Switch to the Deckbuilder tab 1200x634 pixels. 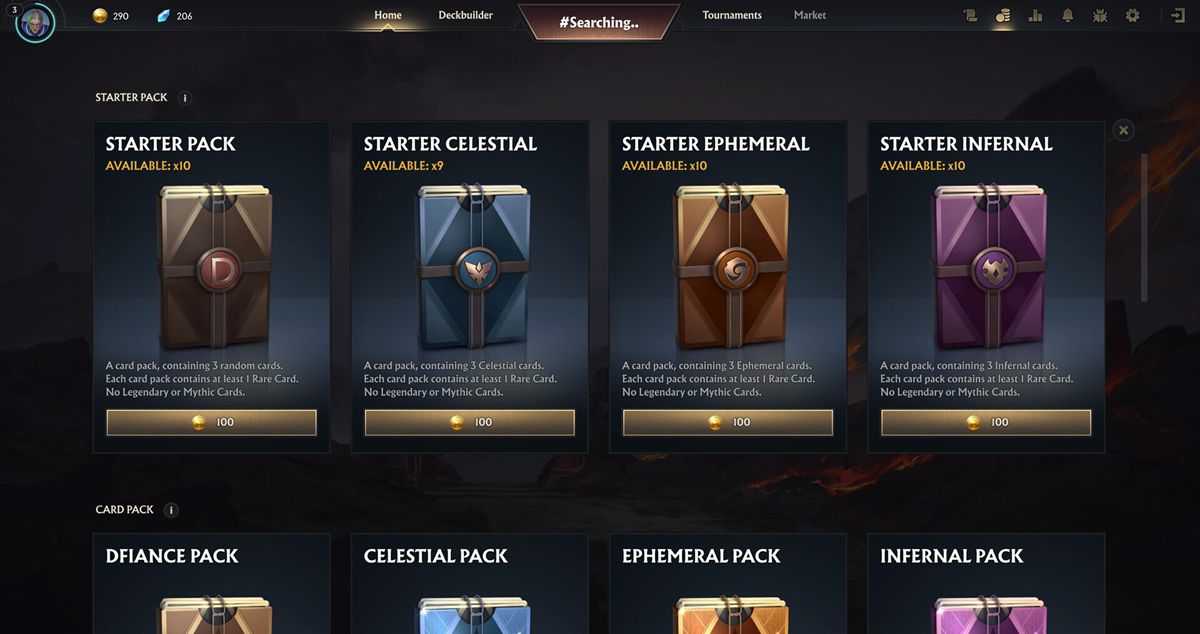(x=465, y=16)
